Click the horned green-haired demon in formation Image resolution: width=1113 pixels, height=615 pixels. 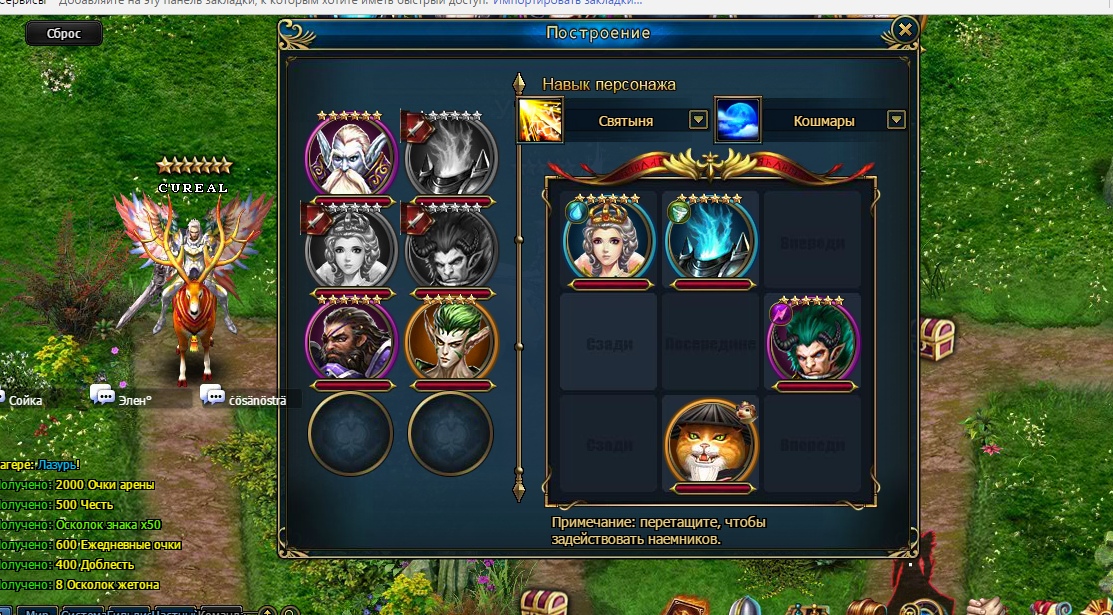tap(812, 341)
